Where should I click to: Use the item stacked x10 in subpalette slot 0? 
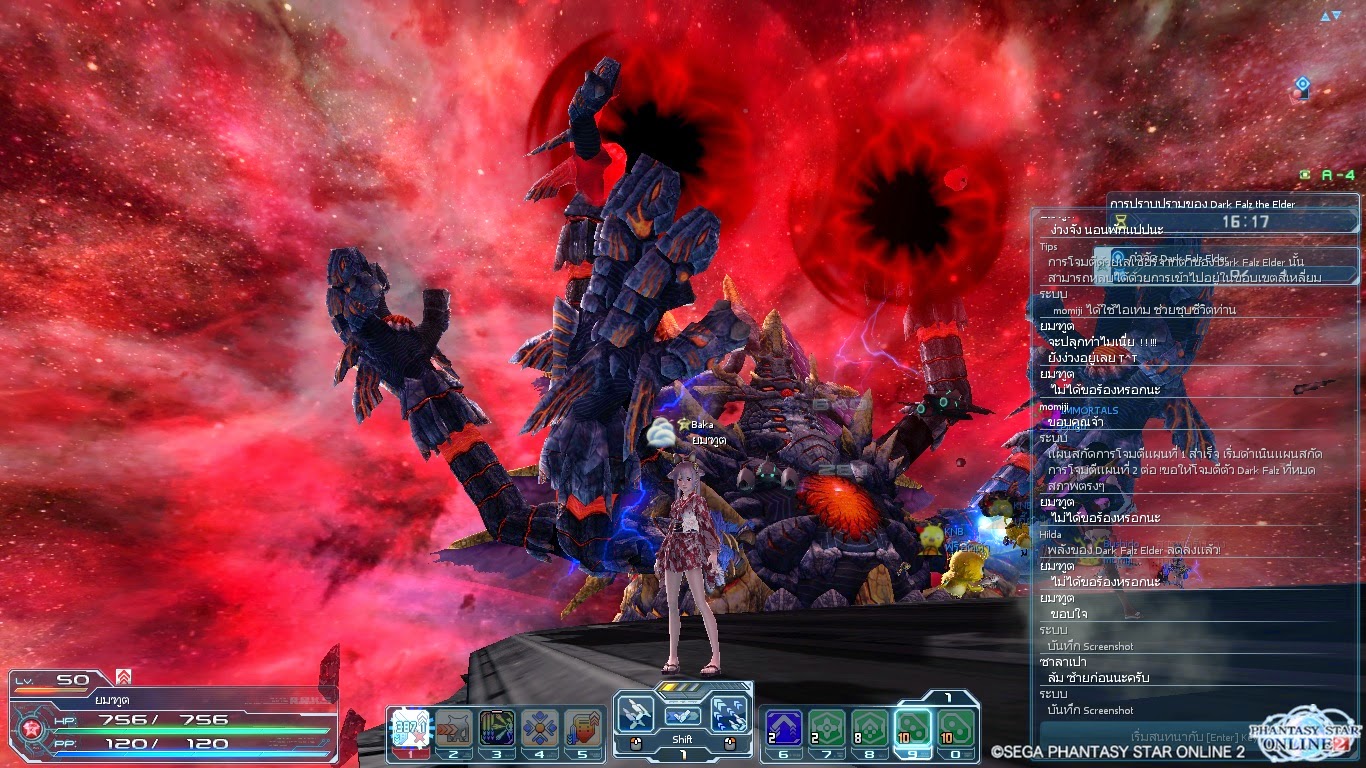point(956,728)
